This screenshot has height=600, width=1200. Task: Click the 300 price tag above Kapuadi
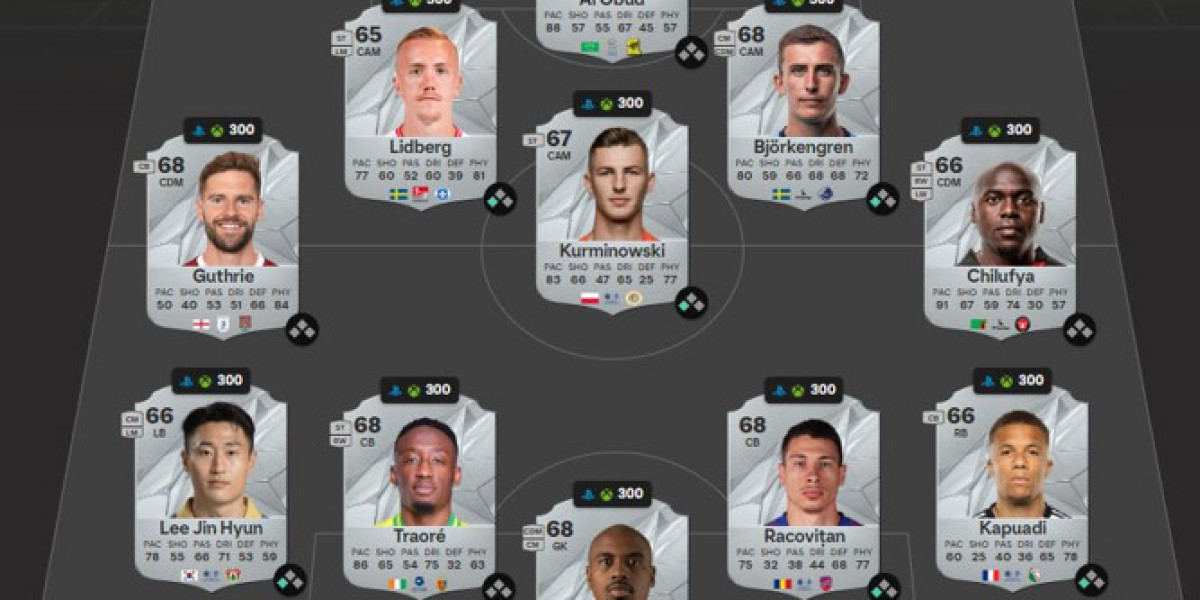coord(1012,380)
